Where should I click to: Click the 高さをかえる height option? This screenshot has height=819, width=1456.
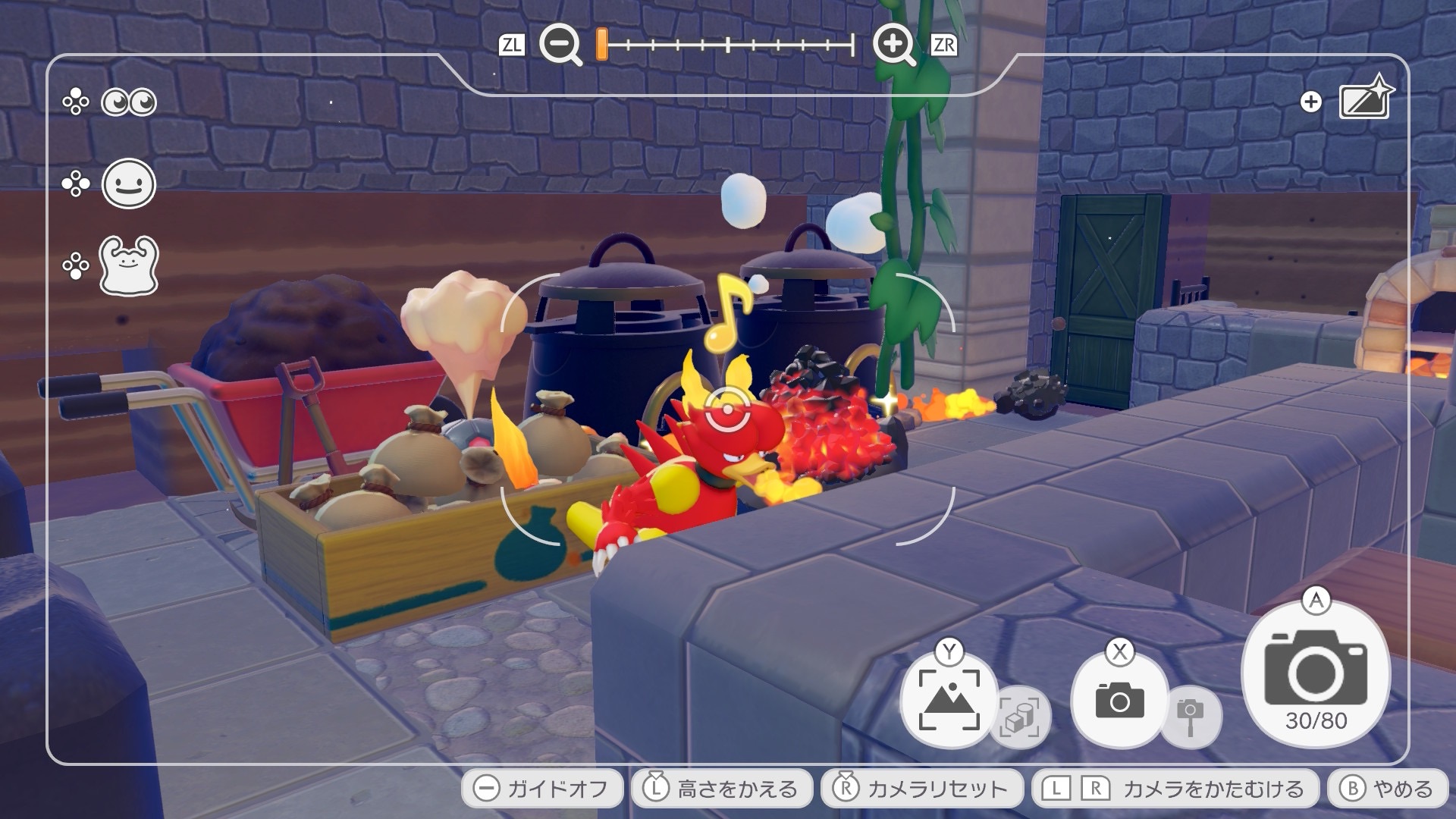(x=722, y=789)
